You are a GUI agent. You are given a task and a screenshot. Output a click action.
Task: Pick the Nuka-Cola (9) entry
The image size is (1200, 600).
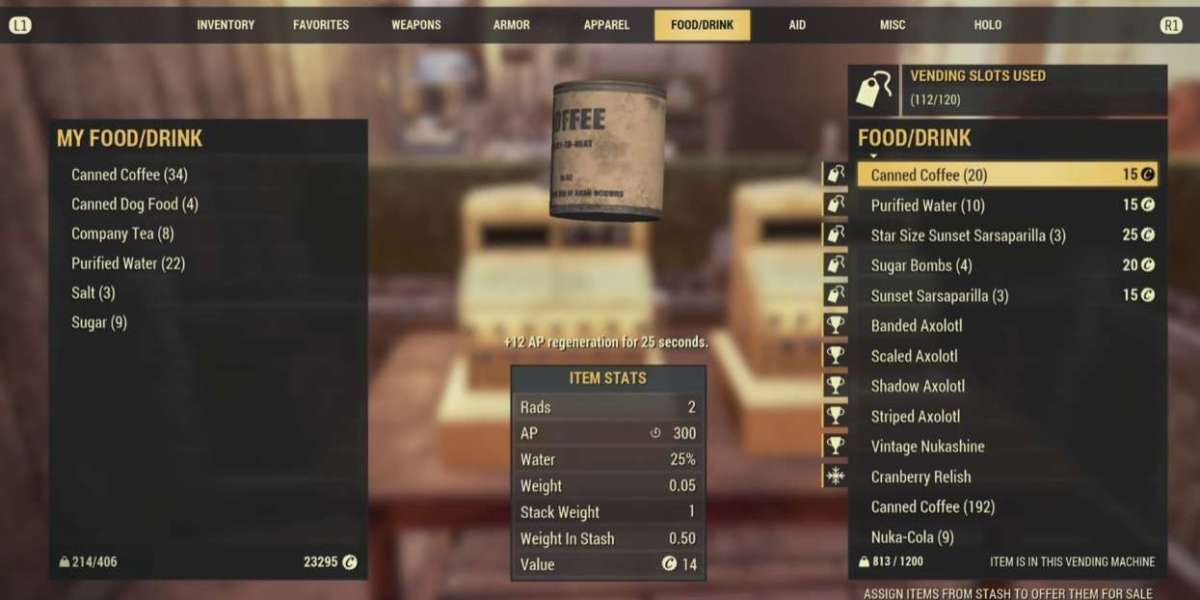click(912, 537)
